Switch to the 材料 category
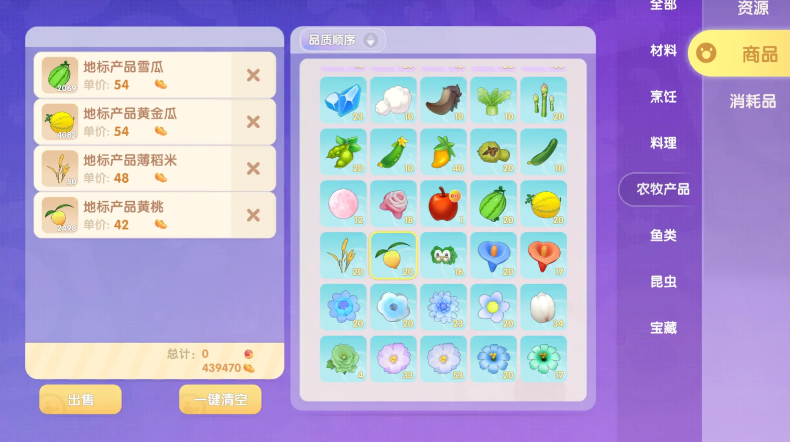 pyautogui.click(x=663, y=50)
